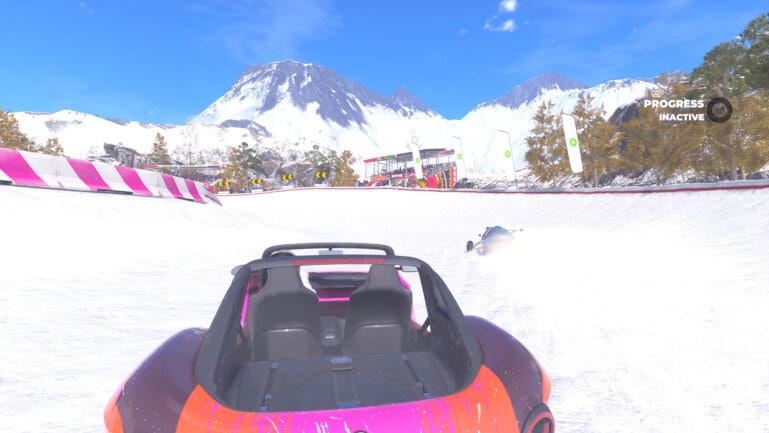Click the Progress Inactive circular indicator icon

coord(719,109)
